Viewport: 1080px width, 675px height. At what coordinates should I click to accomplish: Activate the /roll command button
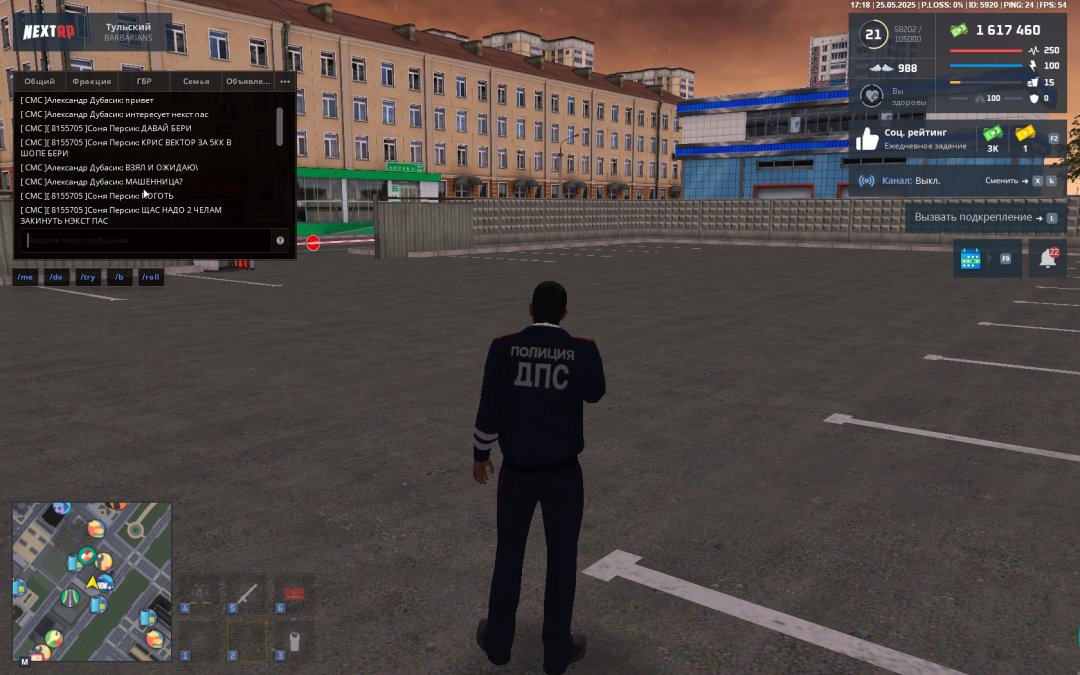[x=151, y=277]
